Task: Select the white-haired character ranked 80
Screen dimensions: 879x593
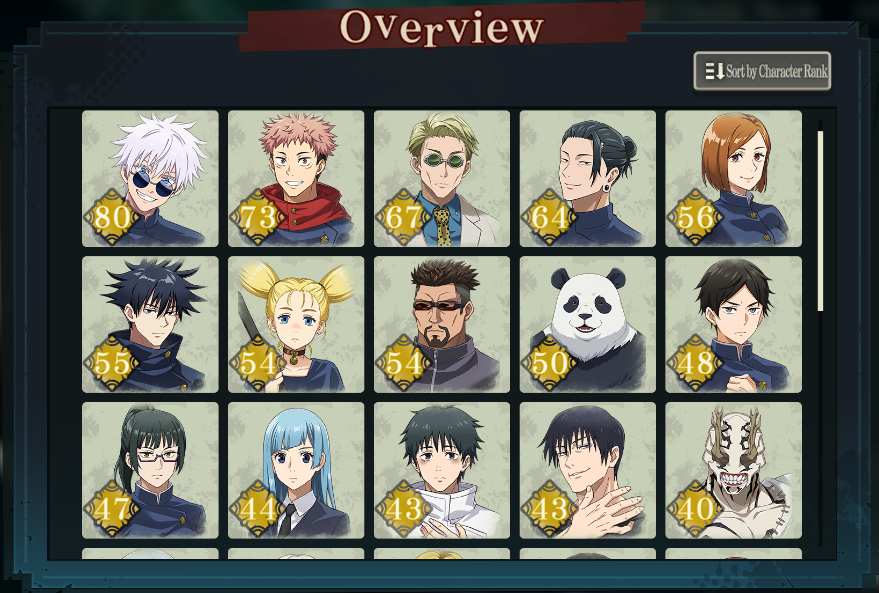Action: pyautogui.click(x=150, y=178)
